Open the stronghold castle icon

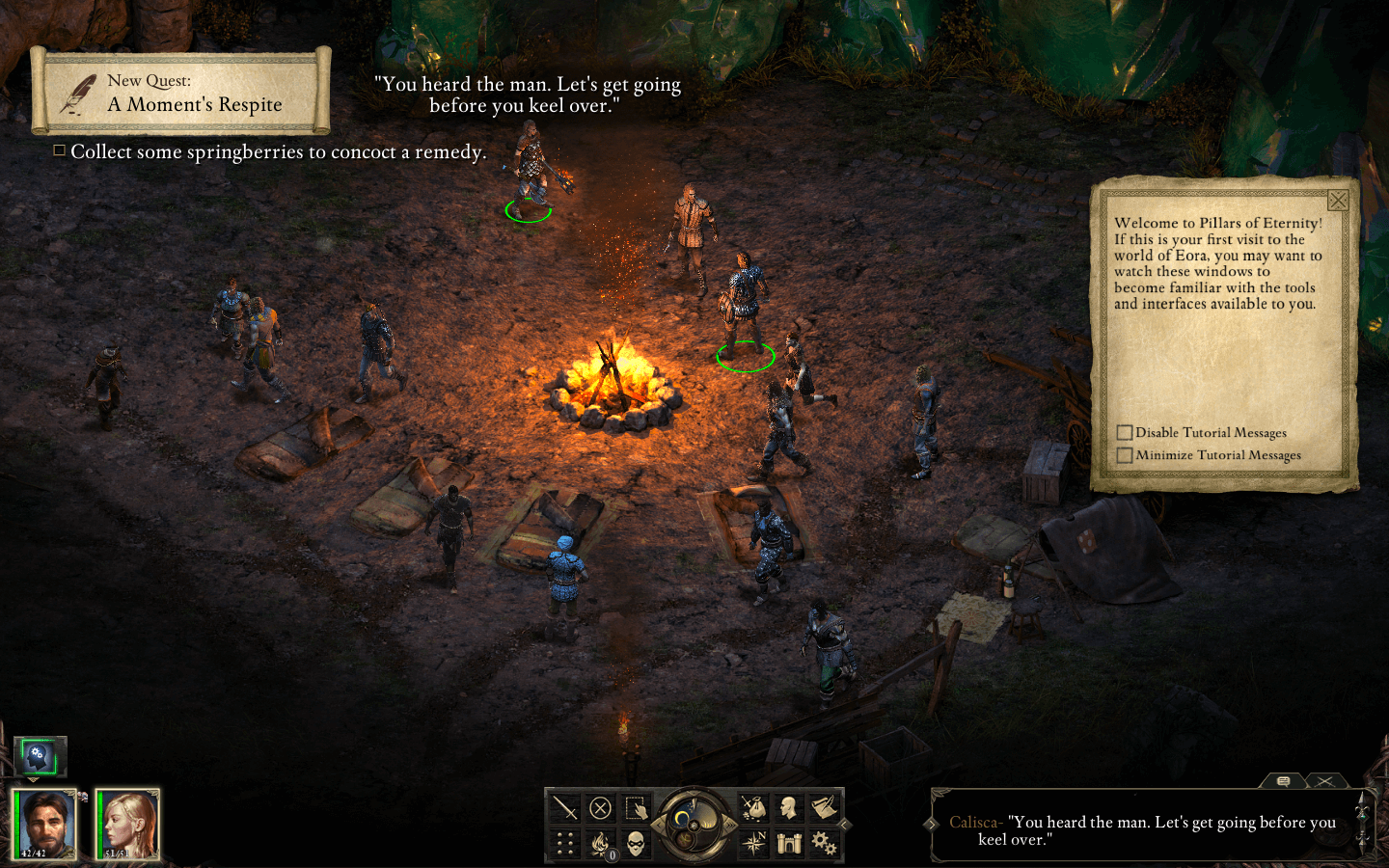coord(789,842)
